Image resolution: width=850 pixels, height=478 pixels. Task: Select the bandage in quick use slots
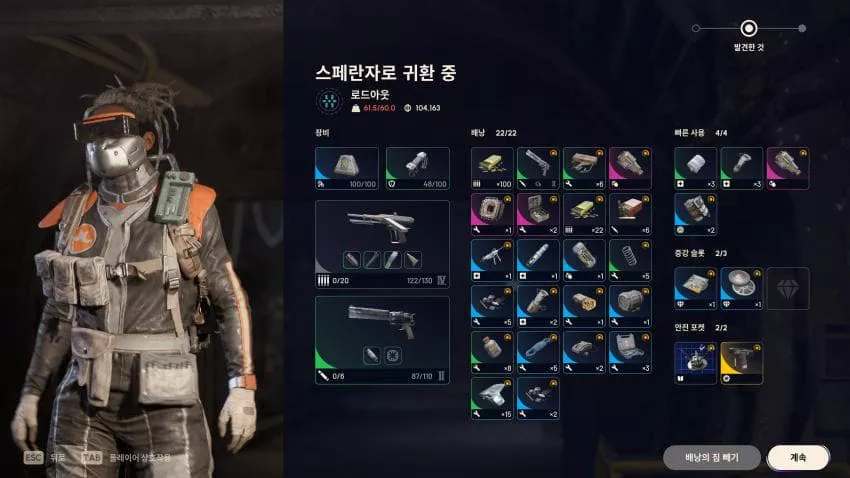click(x=695, y=168)
